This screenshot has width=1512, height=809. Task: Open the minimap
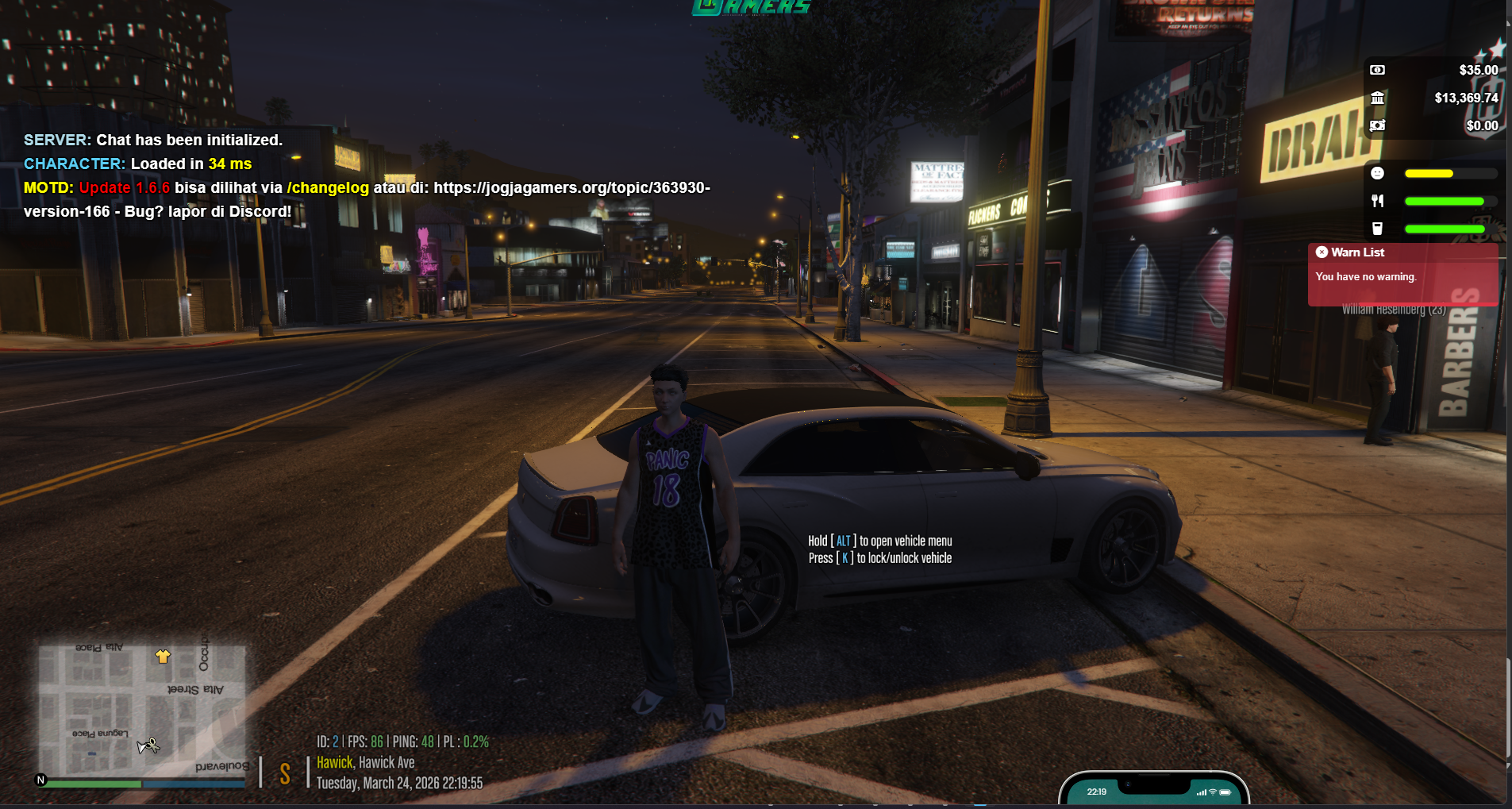click(142, 709)
